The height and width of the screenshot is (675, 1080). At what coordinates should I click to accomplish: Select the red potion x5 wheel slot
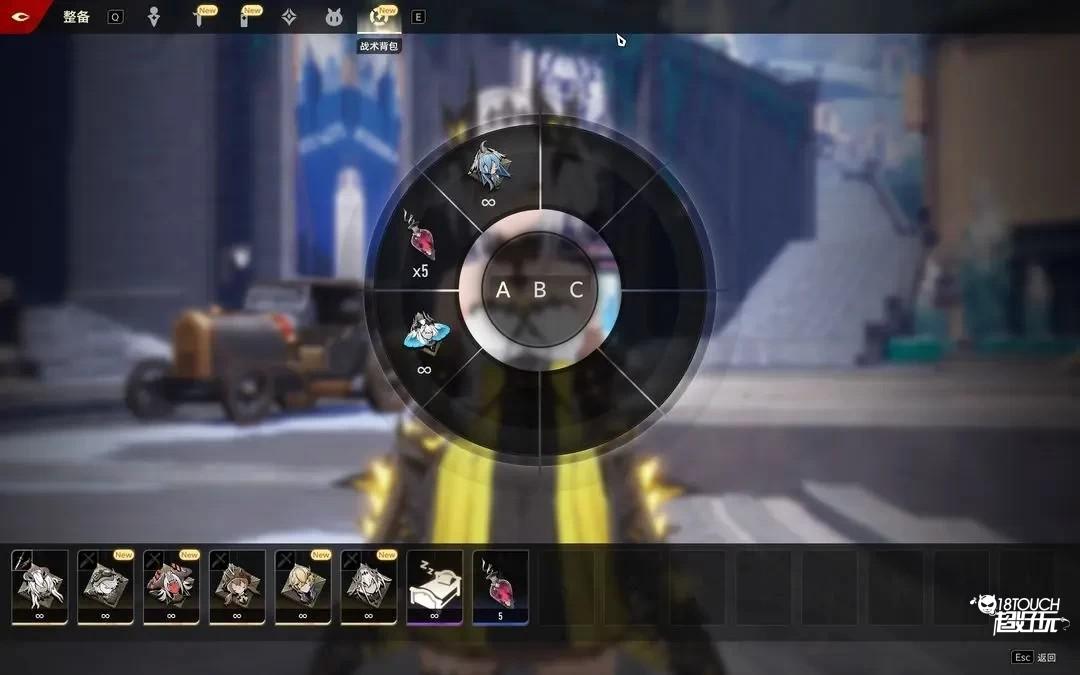419,240
